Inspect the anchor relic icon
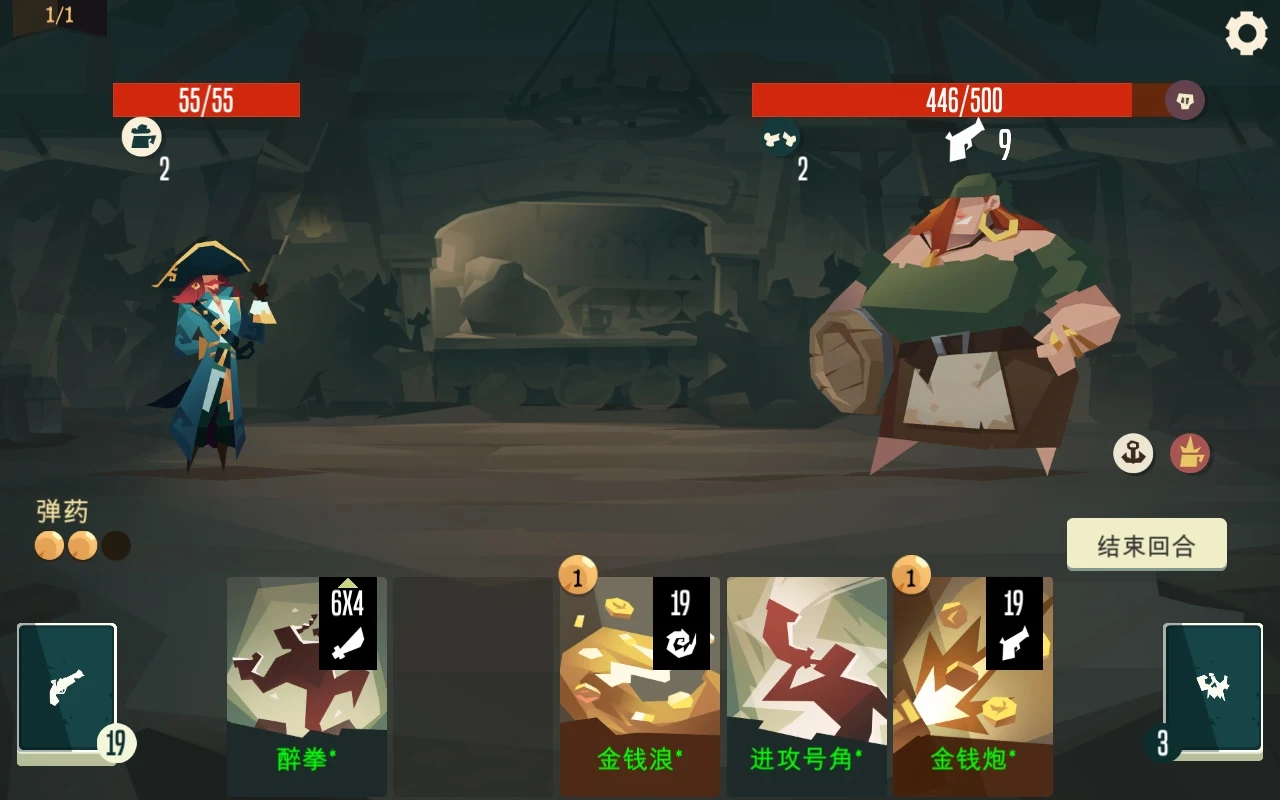The image size is (1280, 800). coord(1133,453)
